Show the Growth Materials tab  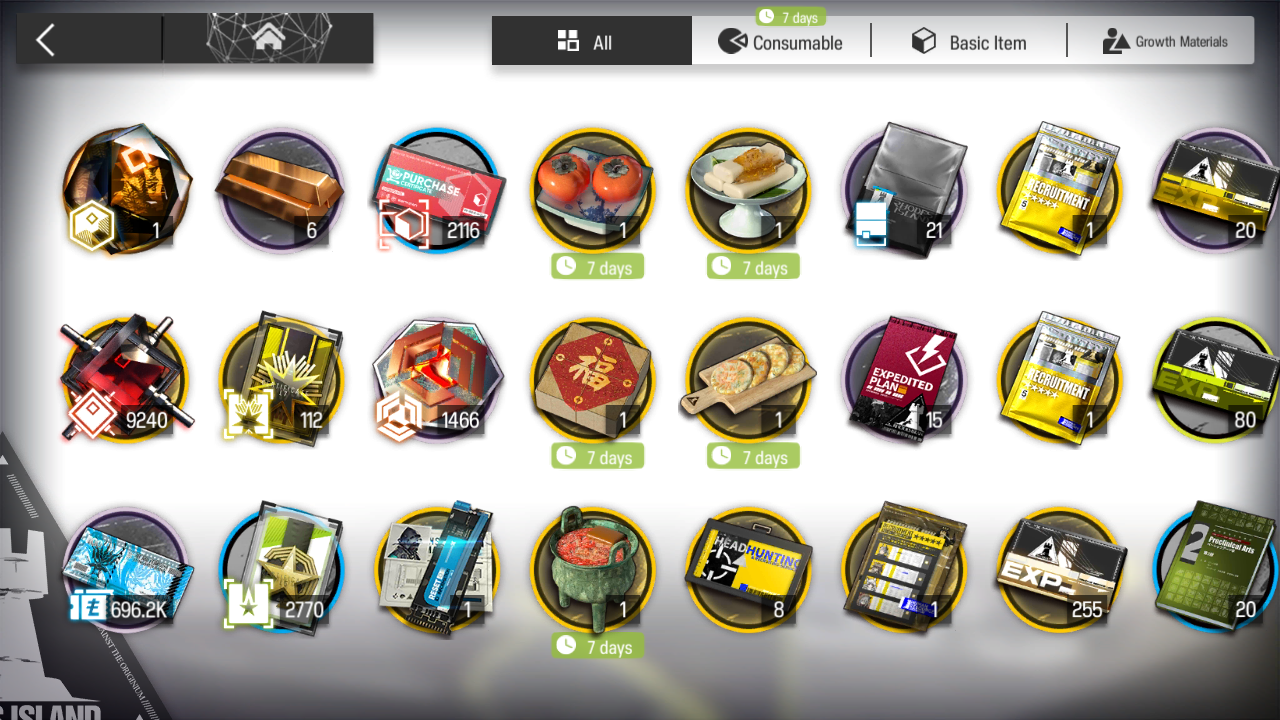click(1164, 42)
